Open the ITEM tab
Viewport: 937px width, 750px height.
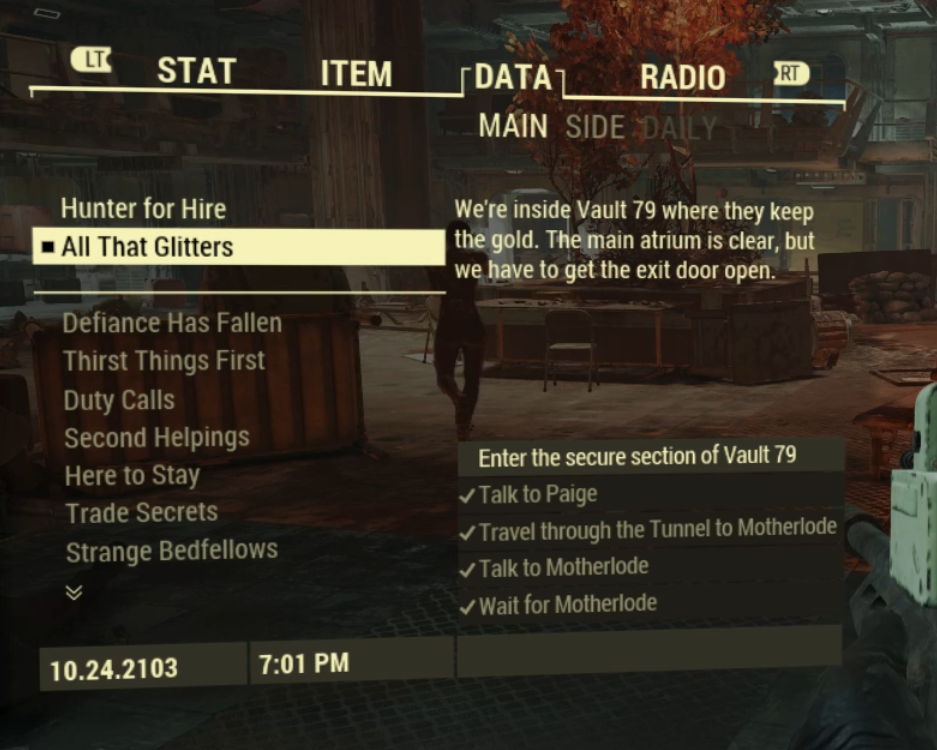click(356, 75)
